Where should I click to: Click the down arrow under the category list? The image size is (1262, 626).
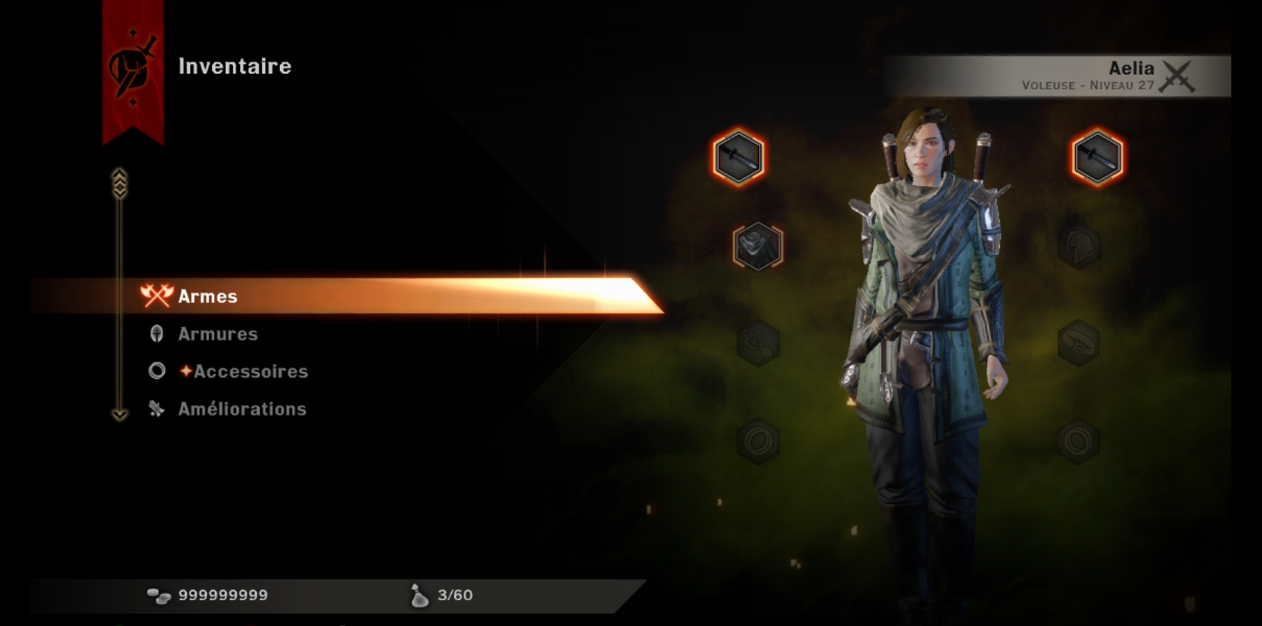119,414
